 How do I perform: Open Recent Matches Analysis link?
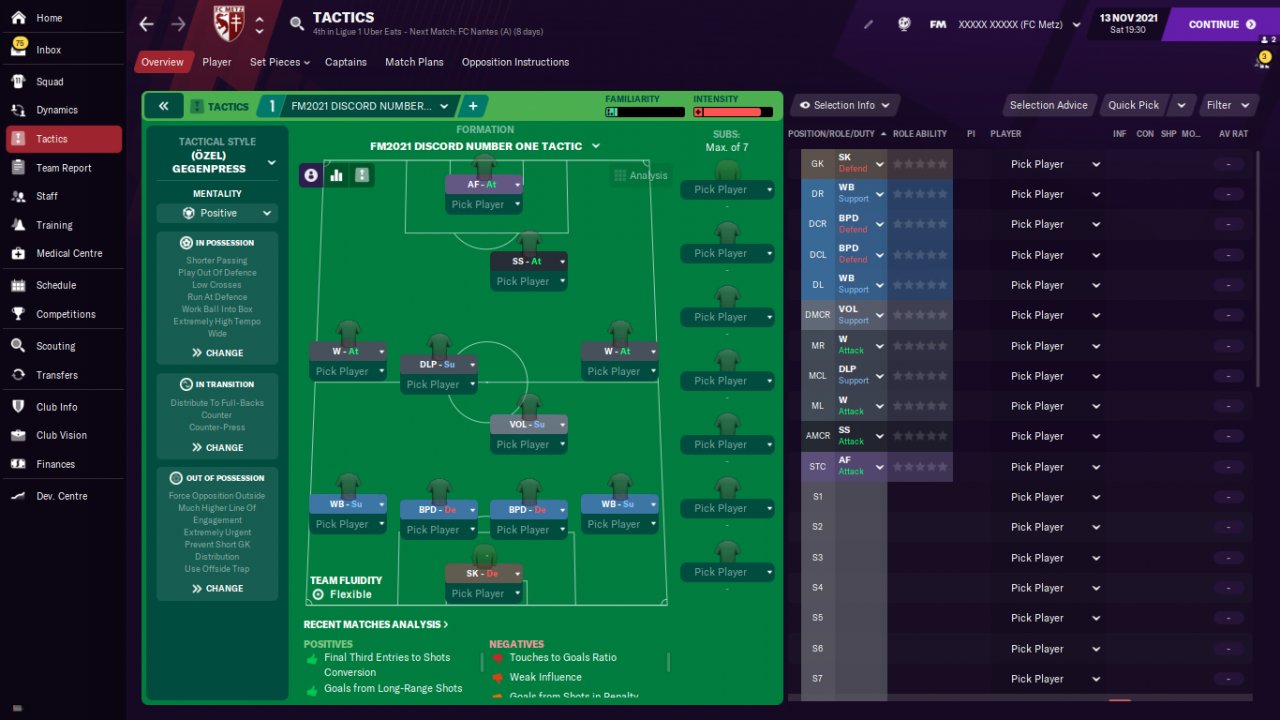[x=375, y=624]
